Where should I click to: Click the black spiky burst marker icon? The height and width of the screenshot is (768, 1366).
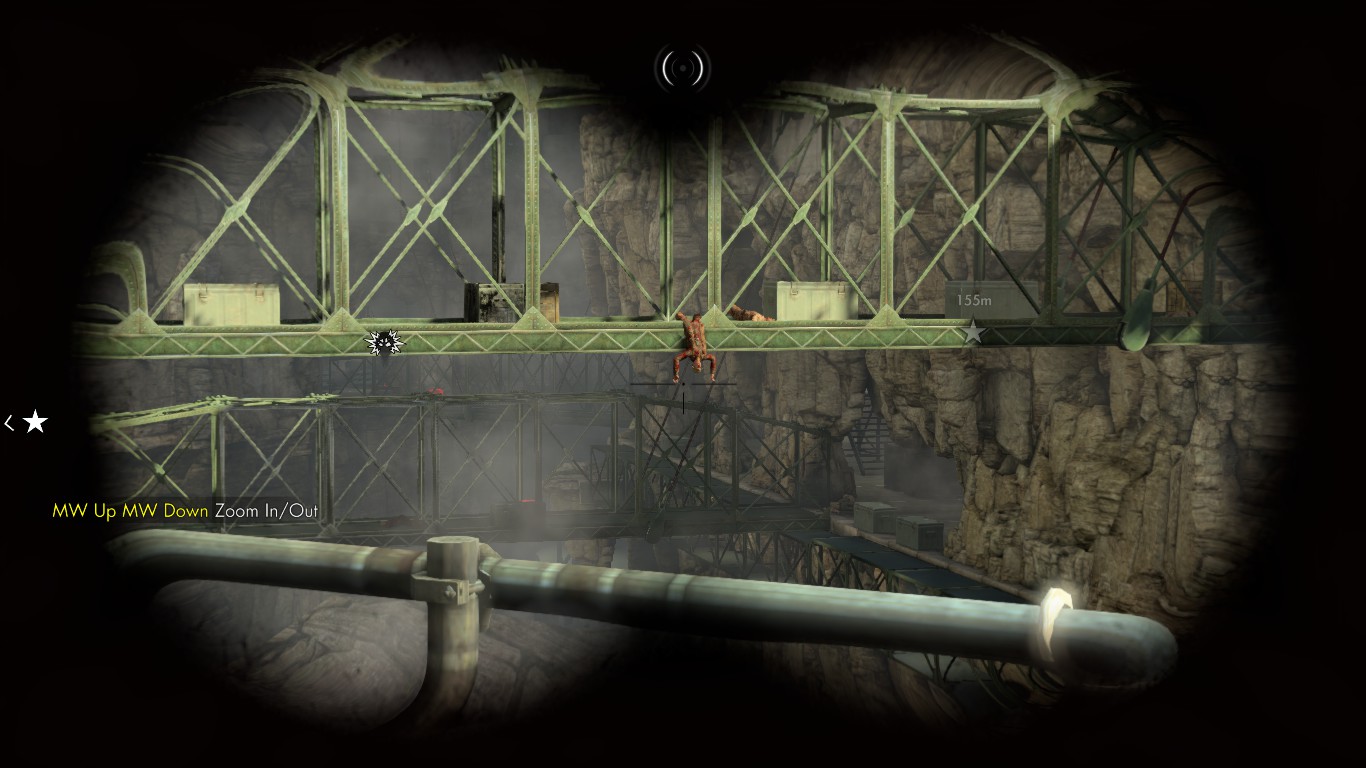384,343
